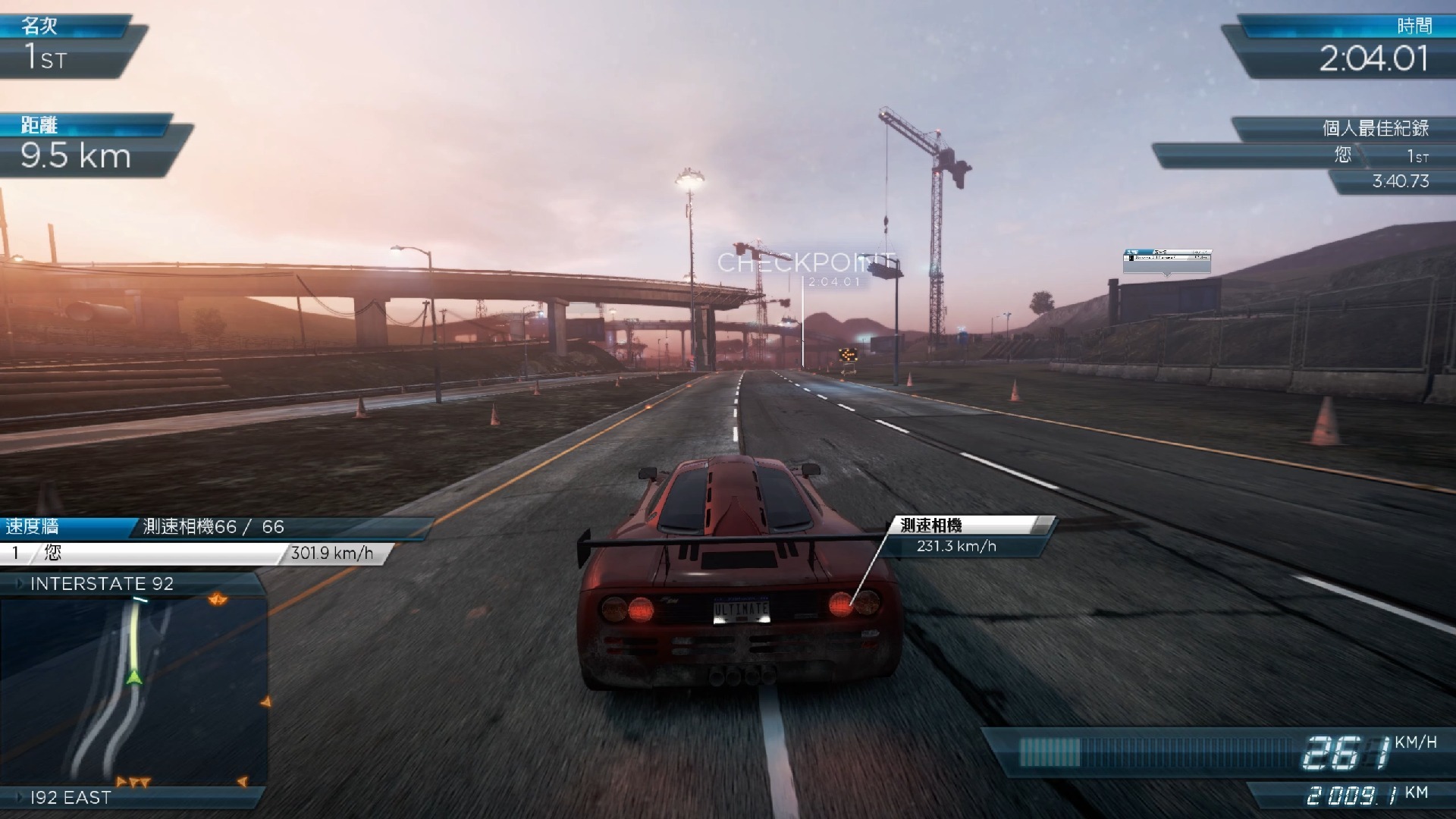Image resolution: width=1456 pixels, height=819 pixels.
Task: Select your 301.9 km/h speed wall row
Action: 193,554
